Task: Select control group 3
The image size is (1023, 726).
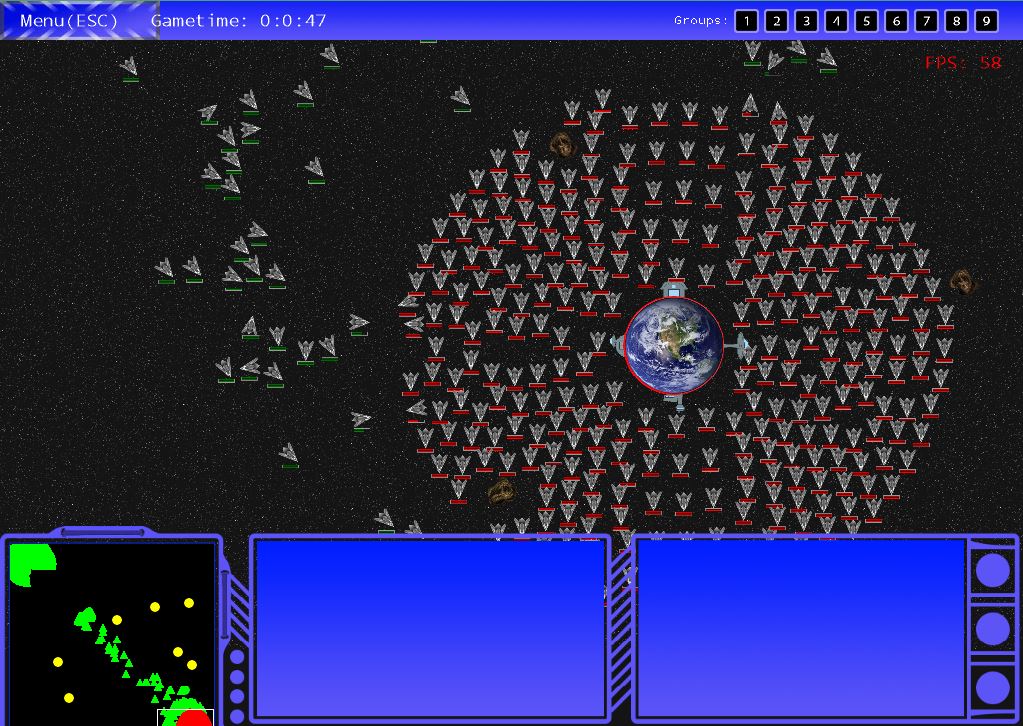Action: click(x=806, y=21)
